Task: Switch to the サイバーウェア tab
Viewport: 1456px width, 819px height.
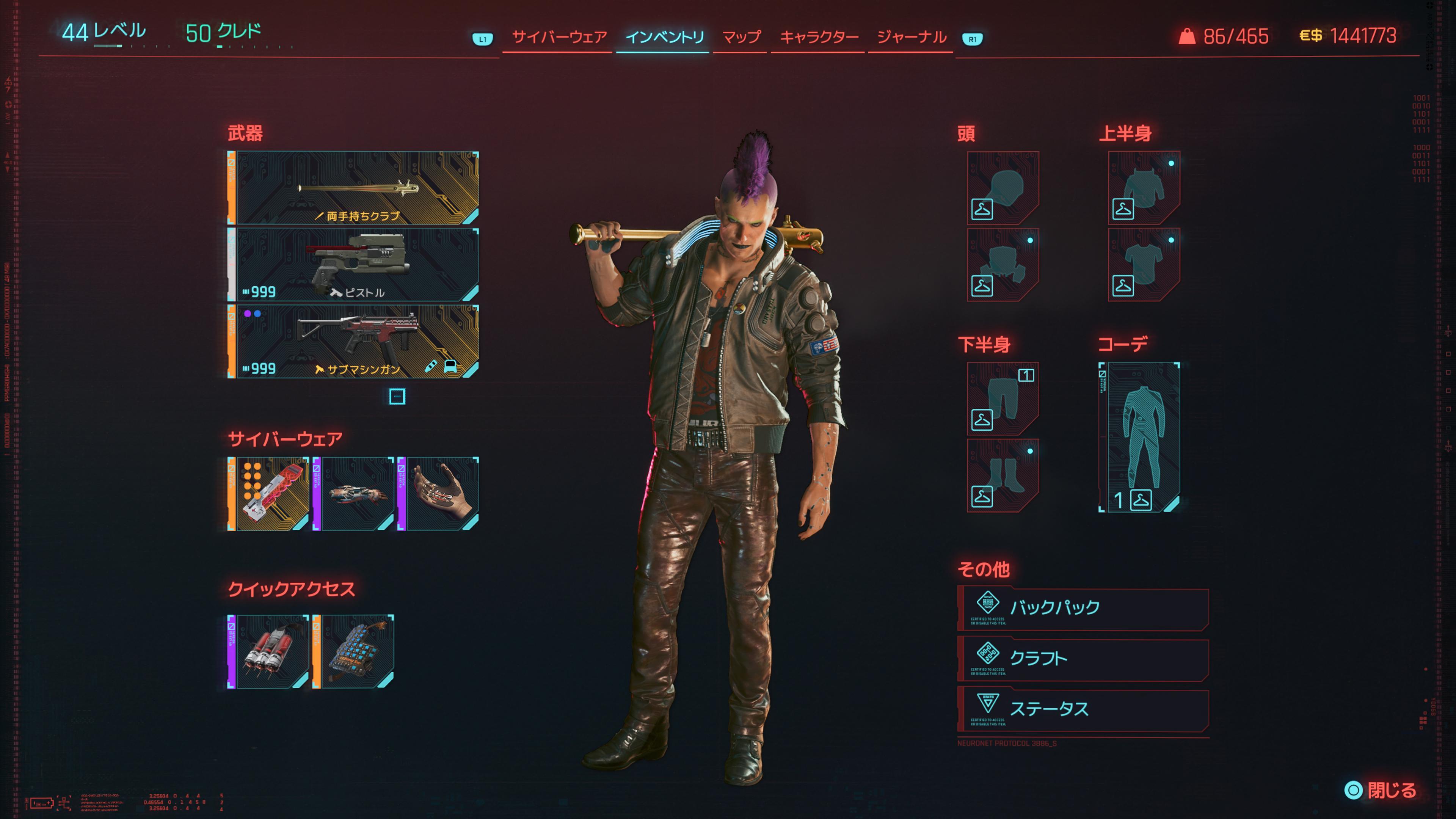Action: pyautogui.click(x=559, y=37)
